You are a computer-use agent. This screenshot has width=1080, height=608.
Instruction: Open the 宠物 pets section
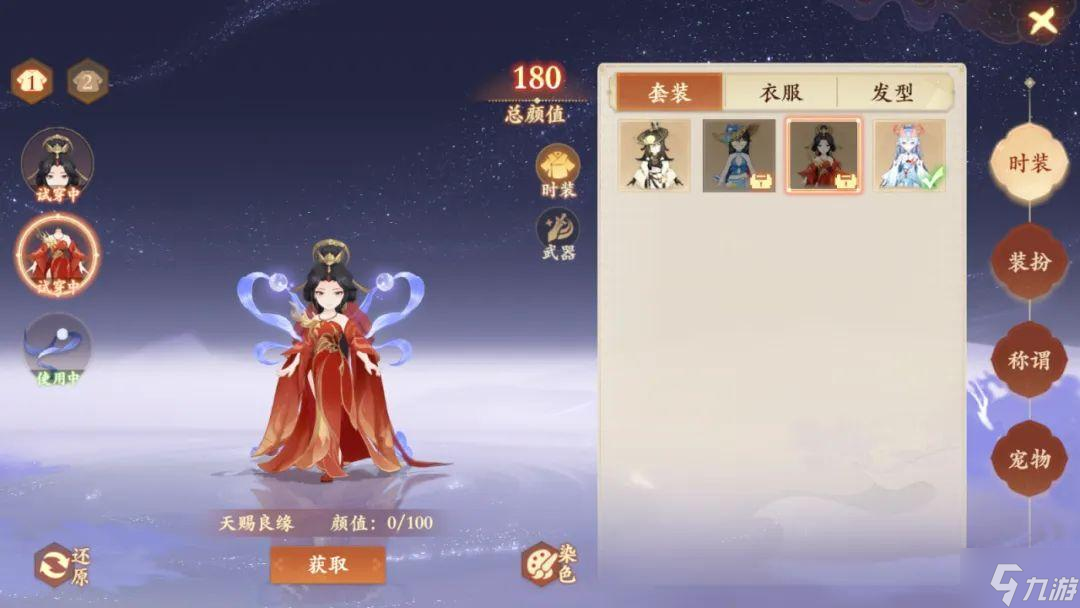point(1028,459)
